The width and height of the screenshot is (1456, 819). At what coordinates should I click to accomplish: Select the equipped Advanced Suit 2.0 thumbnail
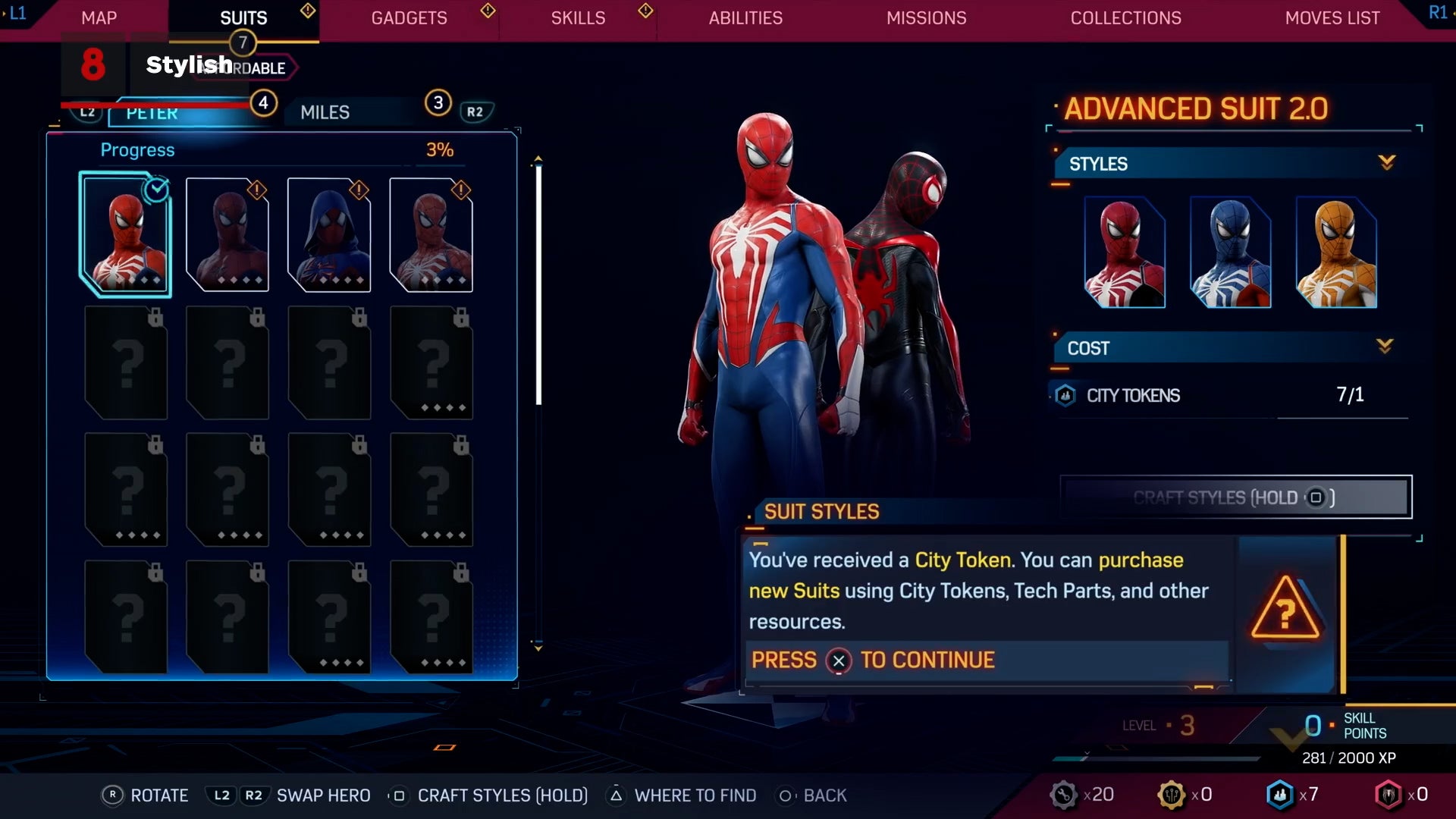pos(126,235)
